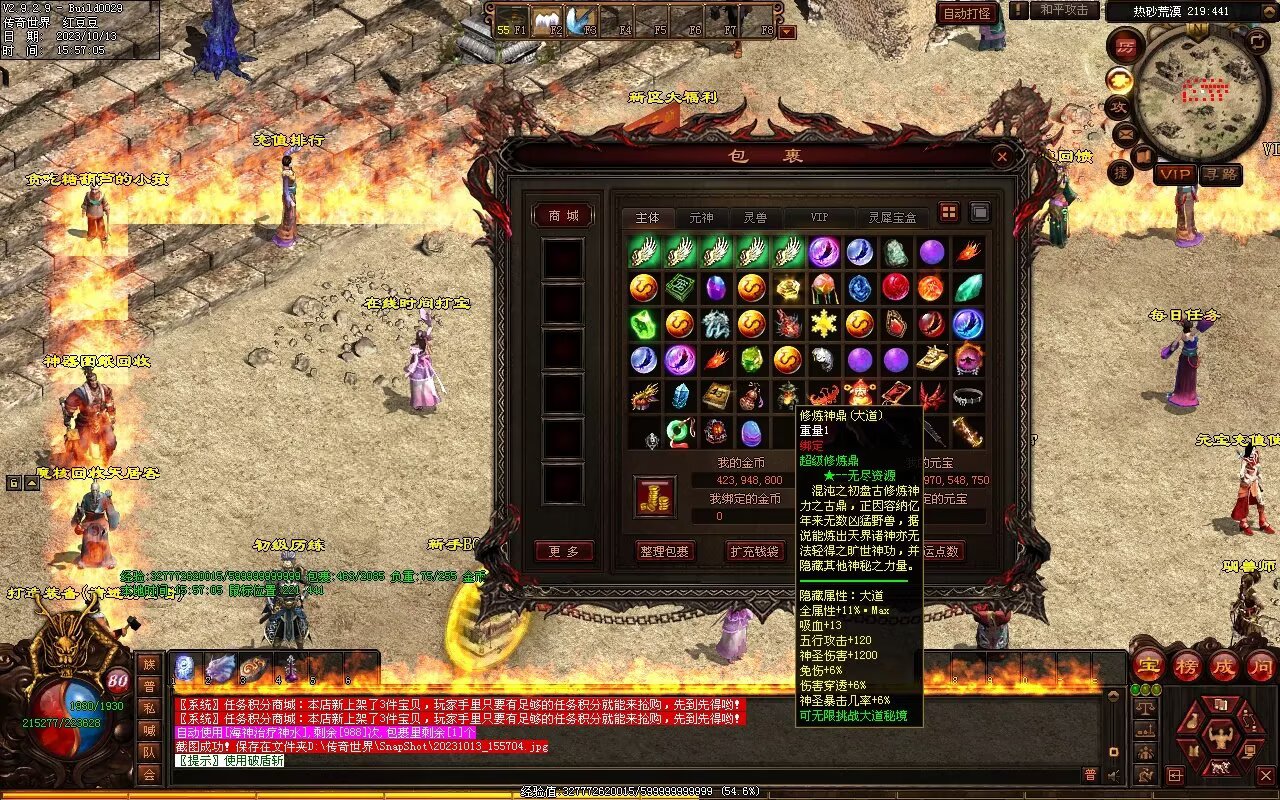Click the 扩充钱袋 button
This screenshot has height=800, width=1280.
tap(754, 551)
